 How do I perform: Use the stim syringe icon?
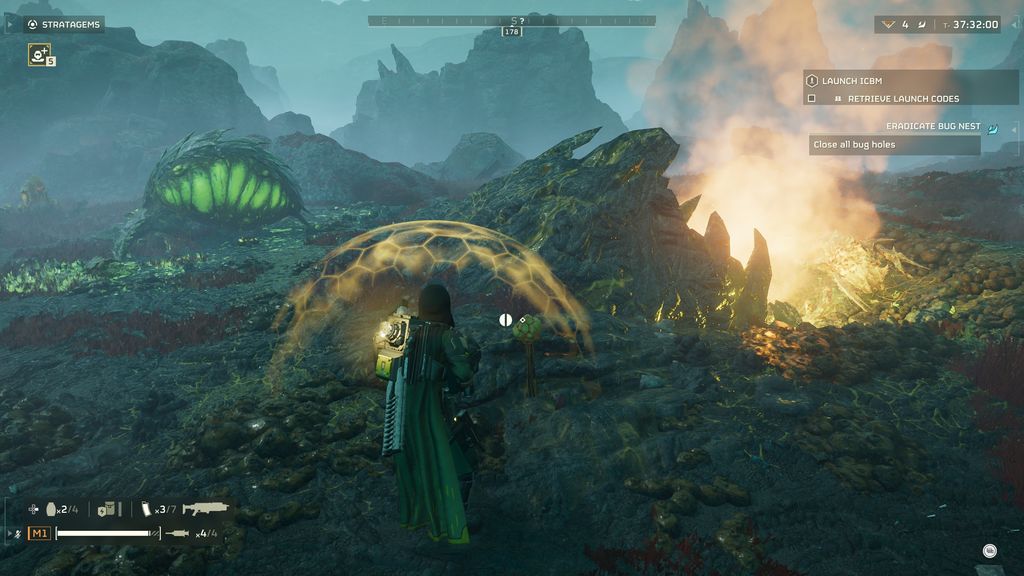tap(179, 533)
